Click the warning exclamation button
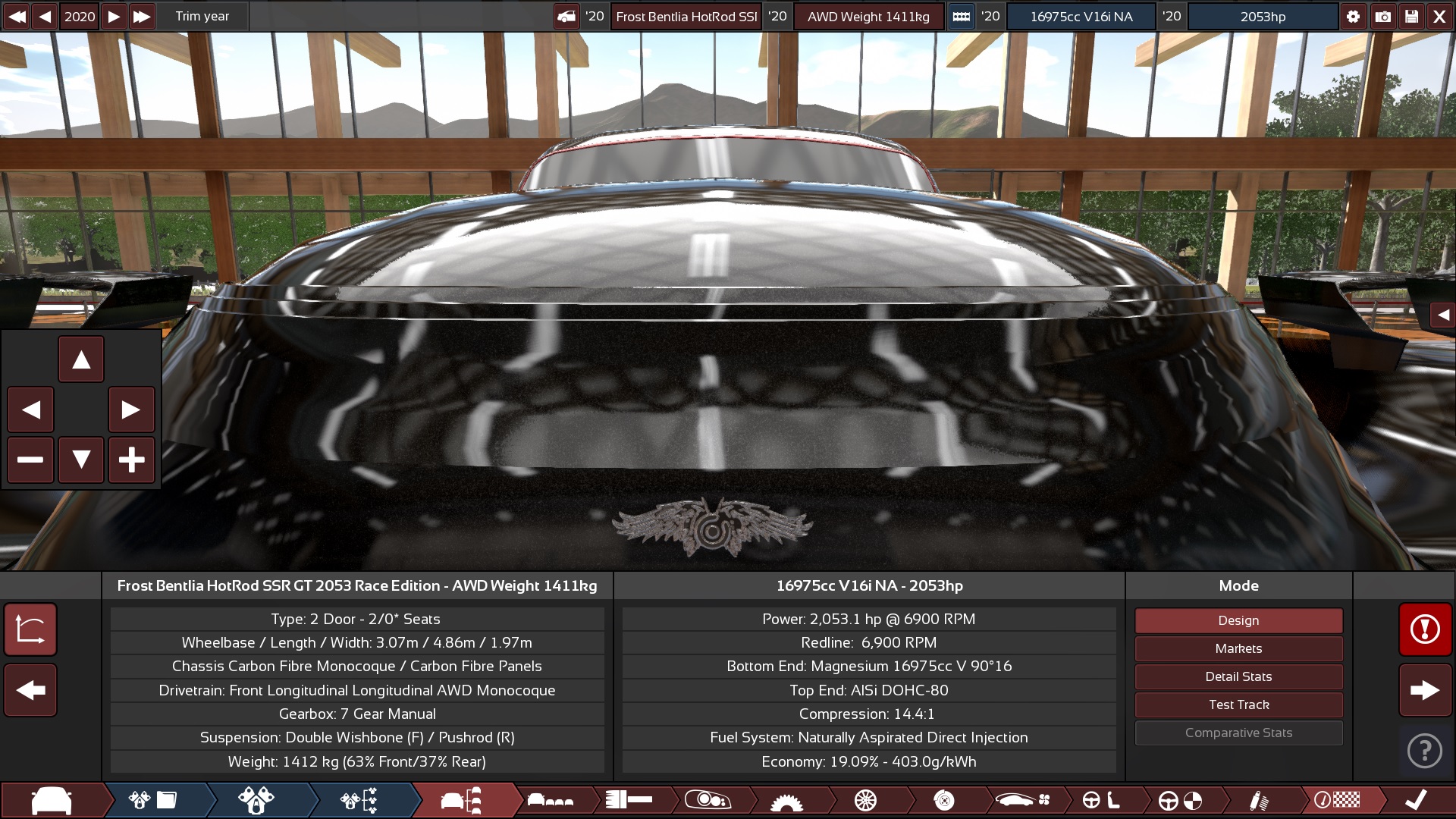The width and height of the screenshot is (1456, 819). [1424, 629]
